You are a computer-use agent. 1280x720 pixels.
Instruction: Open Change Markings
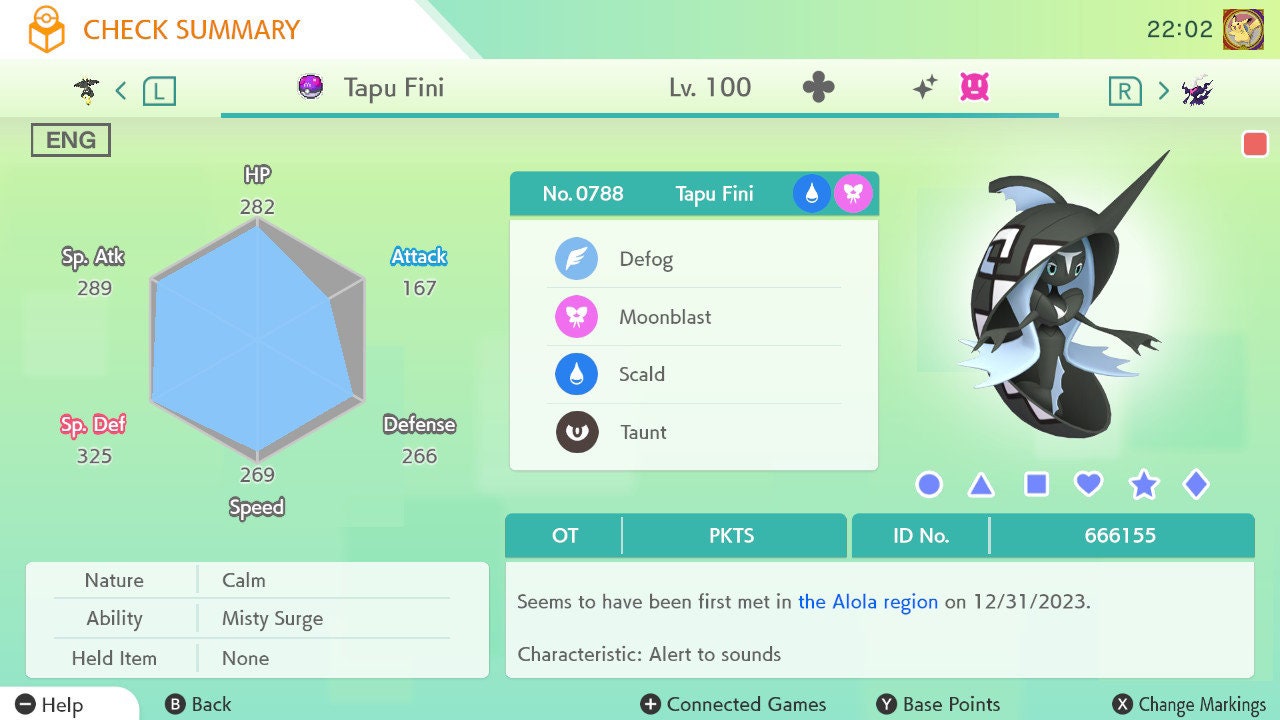[1189, 704]
